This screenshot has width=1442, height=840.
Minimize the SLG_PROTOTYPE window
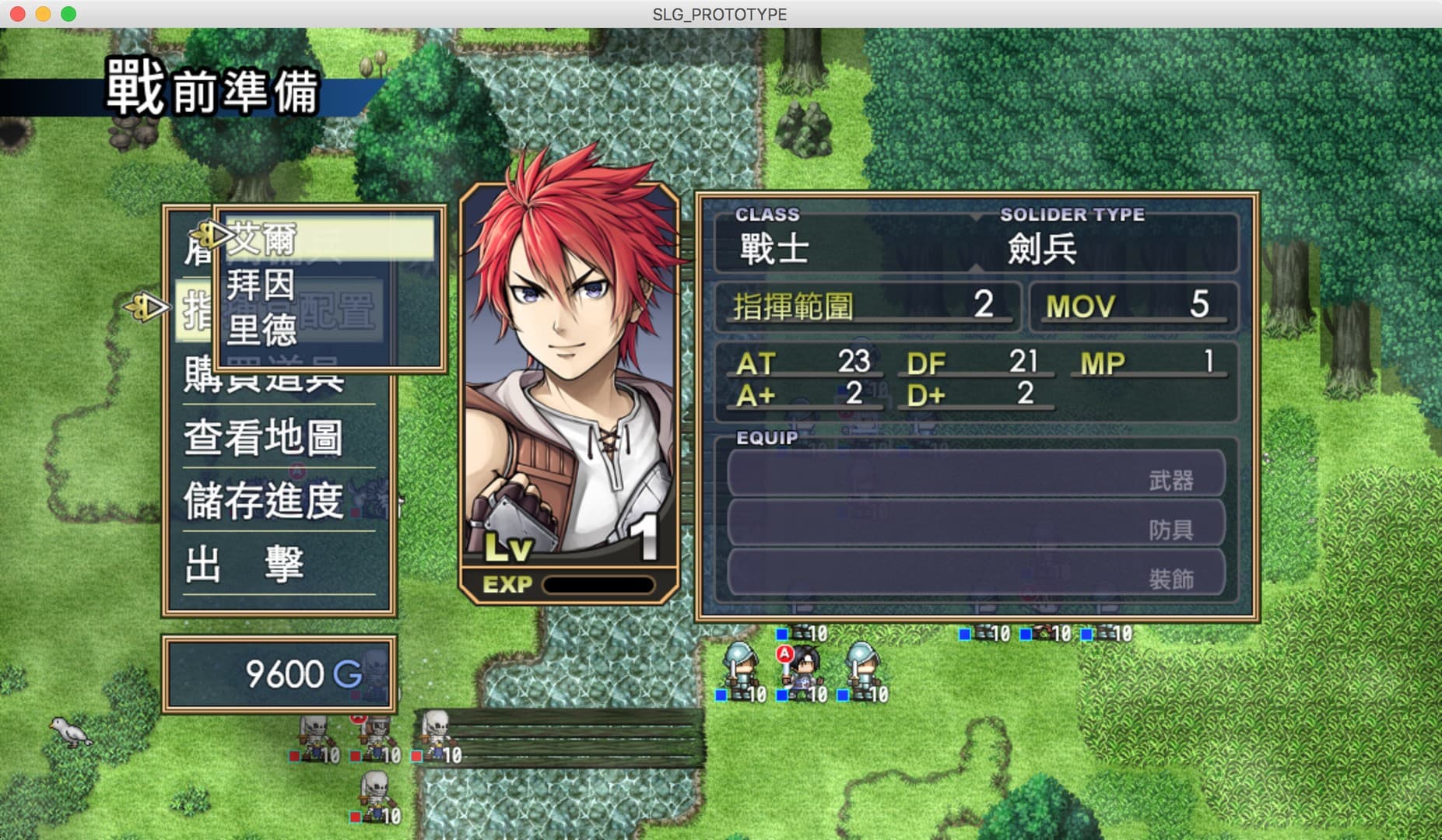[44, 14]
